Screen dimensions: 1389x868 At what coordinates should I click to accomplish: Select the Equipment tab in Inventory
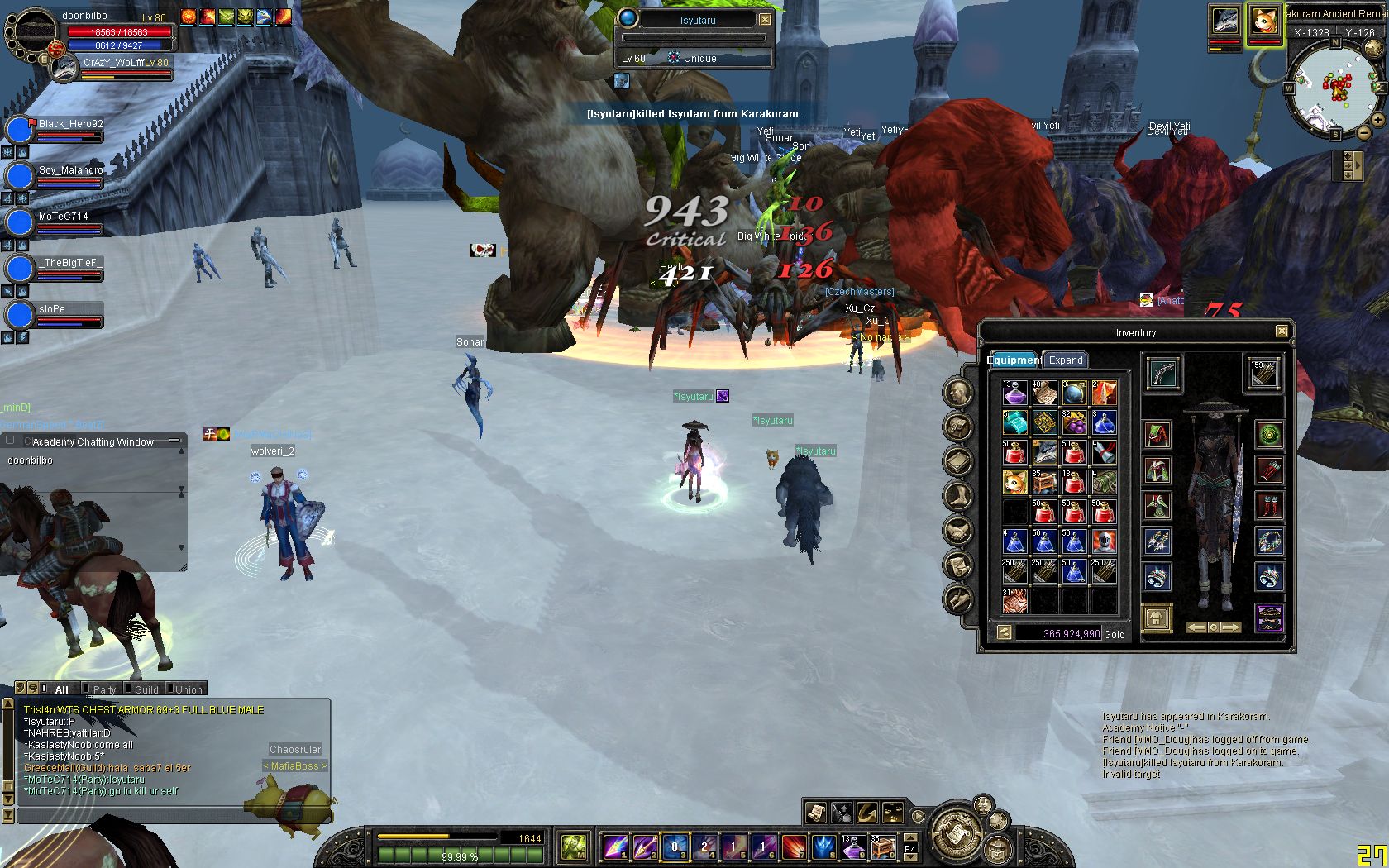pos(1014,360)
